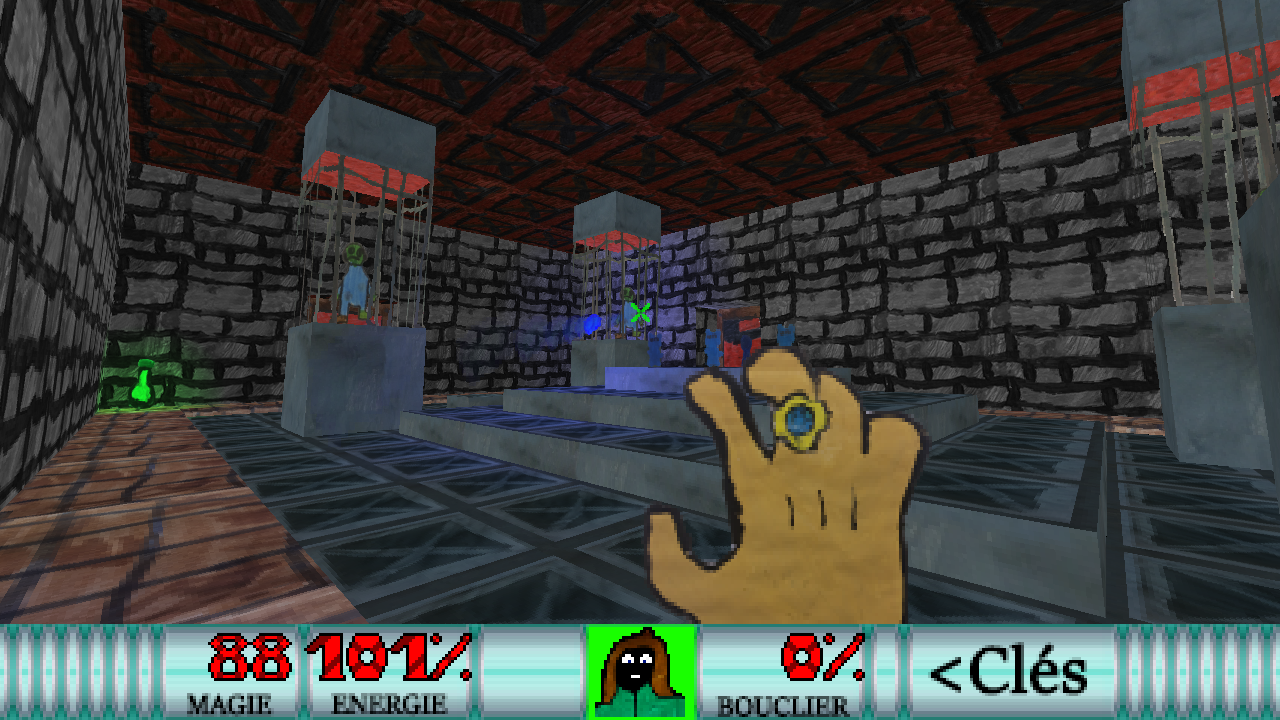Select the Clés keys panel
Screen dimensions: 1280x720
coord(1010,672)
